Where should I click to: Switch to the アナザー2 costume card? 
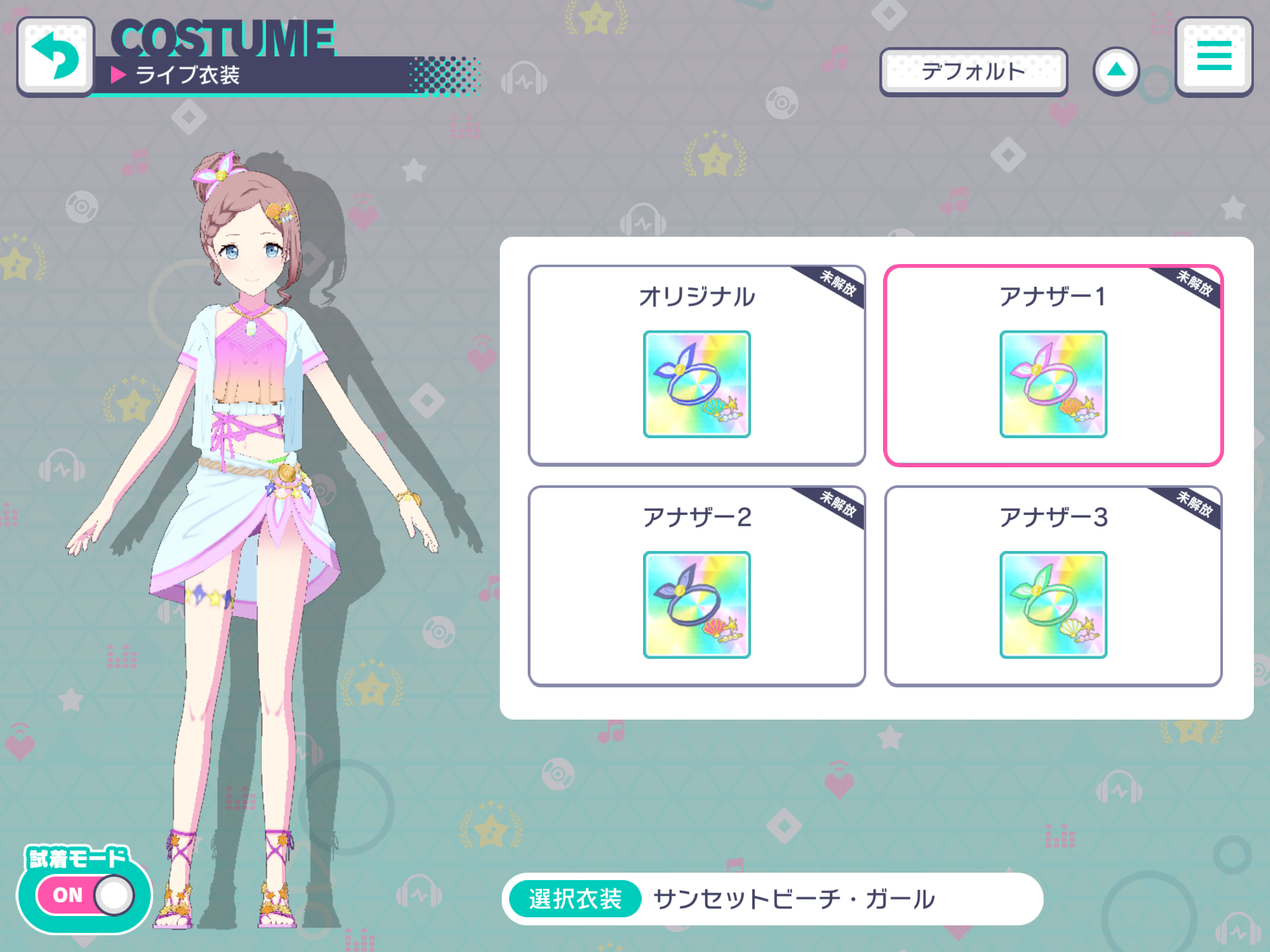click(696, 586)
